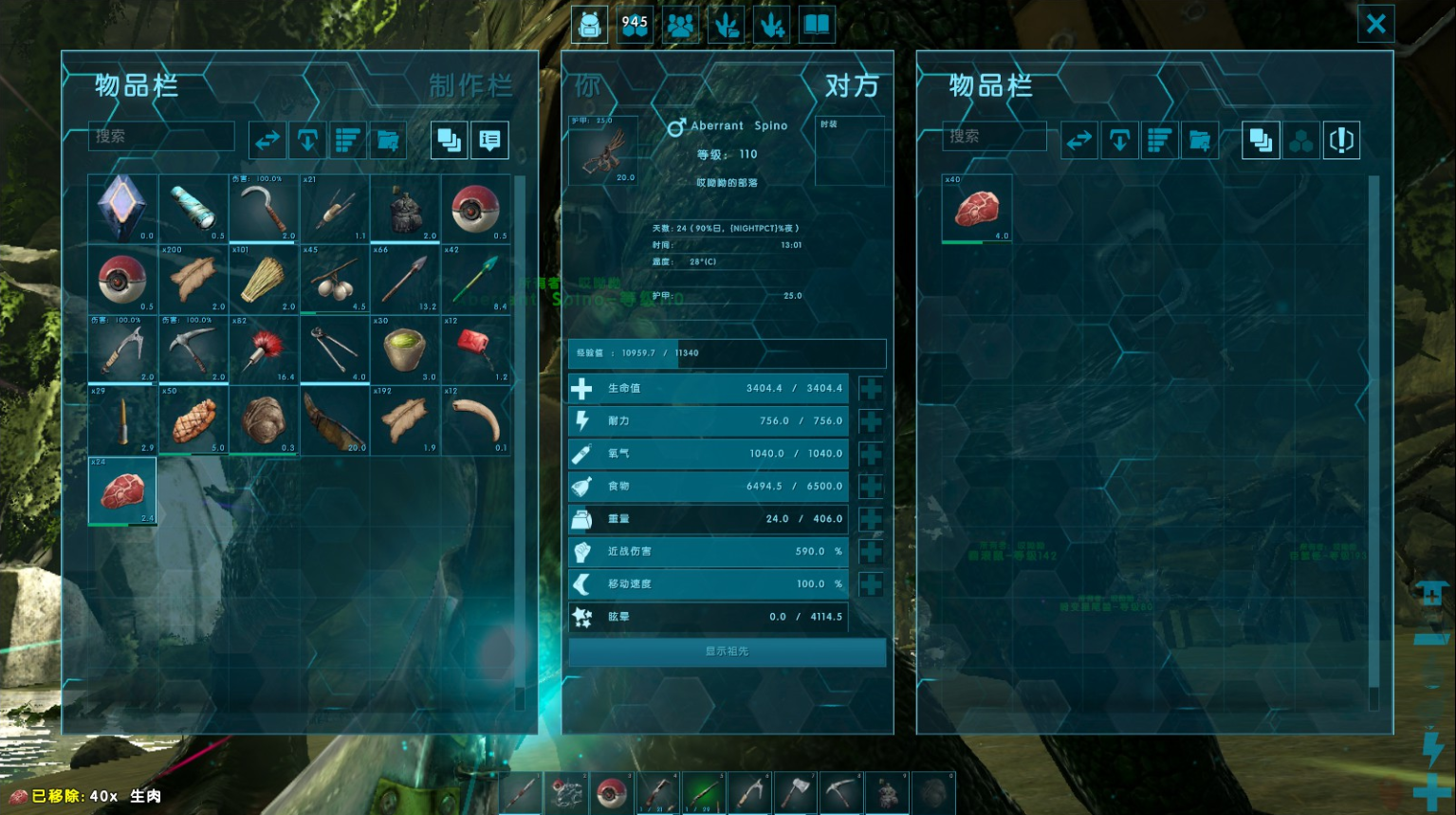Transfer all items from right inventory

[1078, 140]
